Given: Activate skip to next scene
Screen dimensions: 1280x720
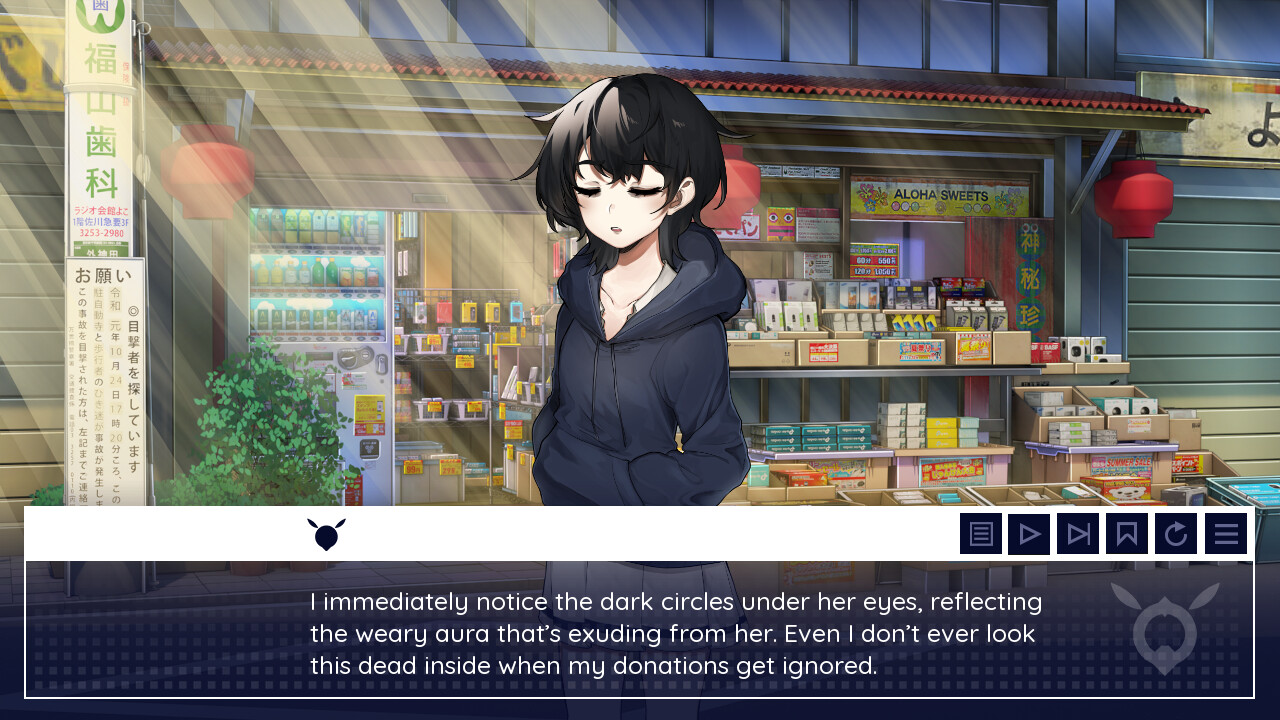Looking at the screenshot, I should 1077,533.
